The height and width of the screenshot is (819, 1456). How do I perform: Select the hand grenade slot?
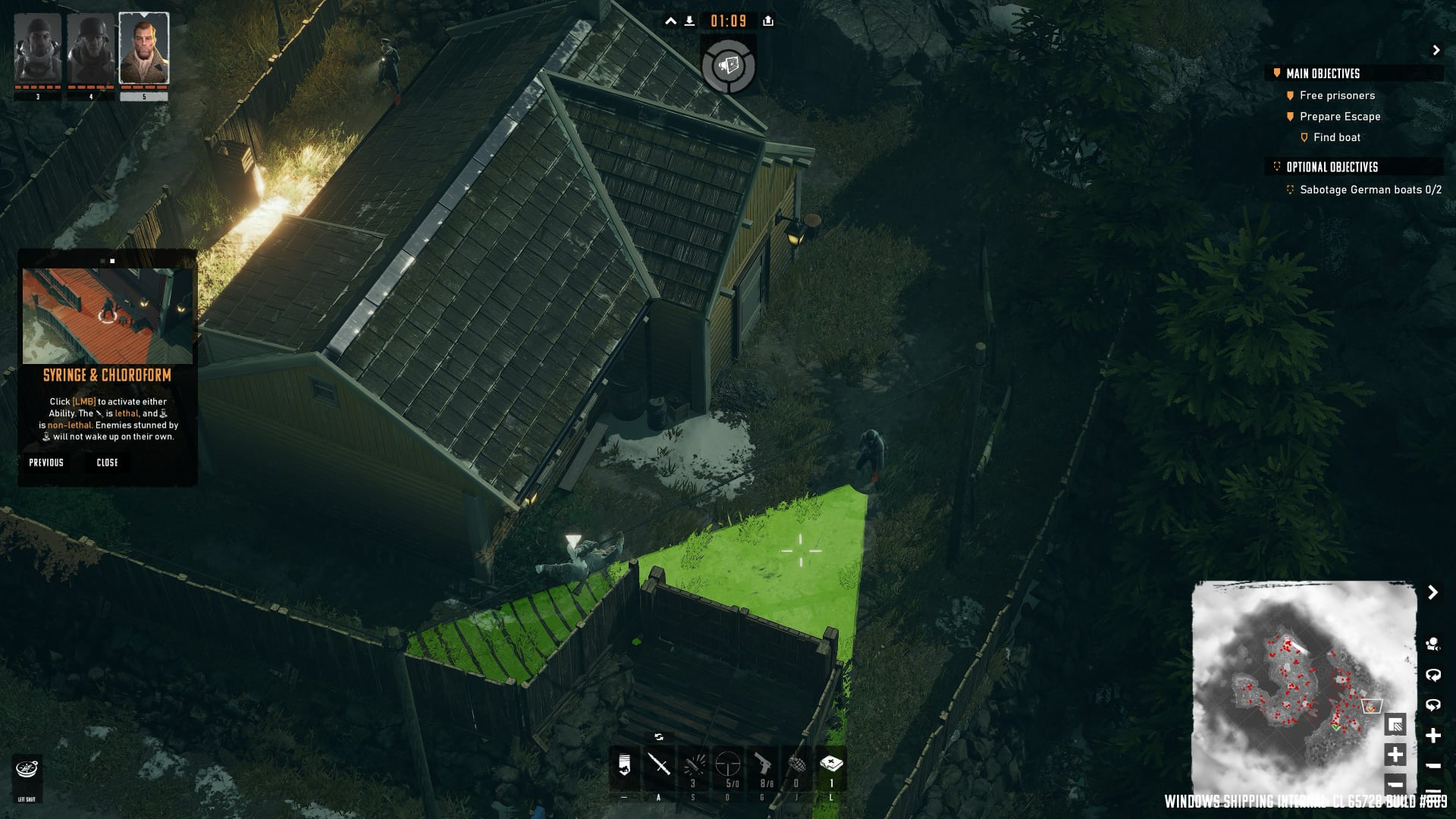(796, 764)
